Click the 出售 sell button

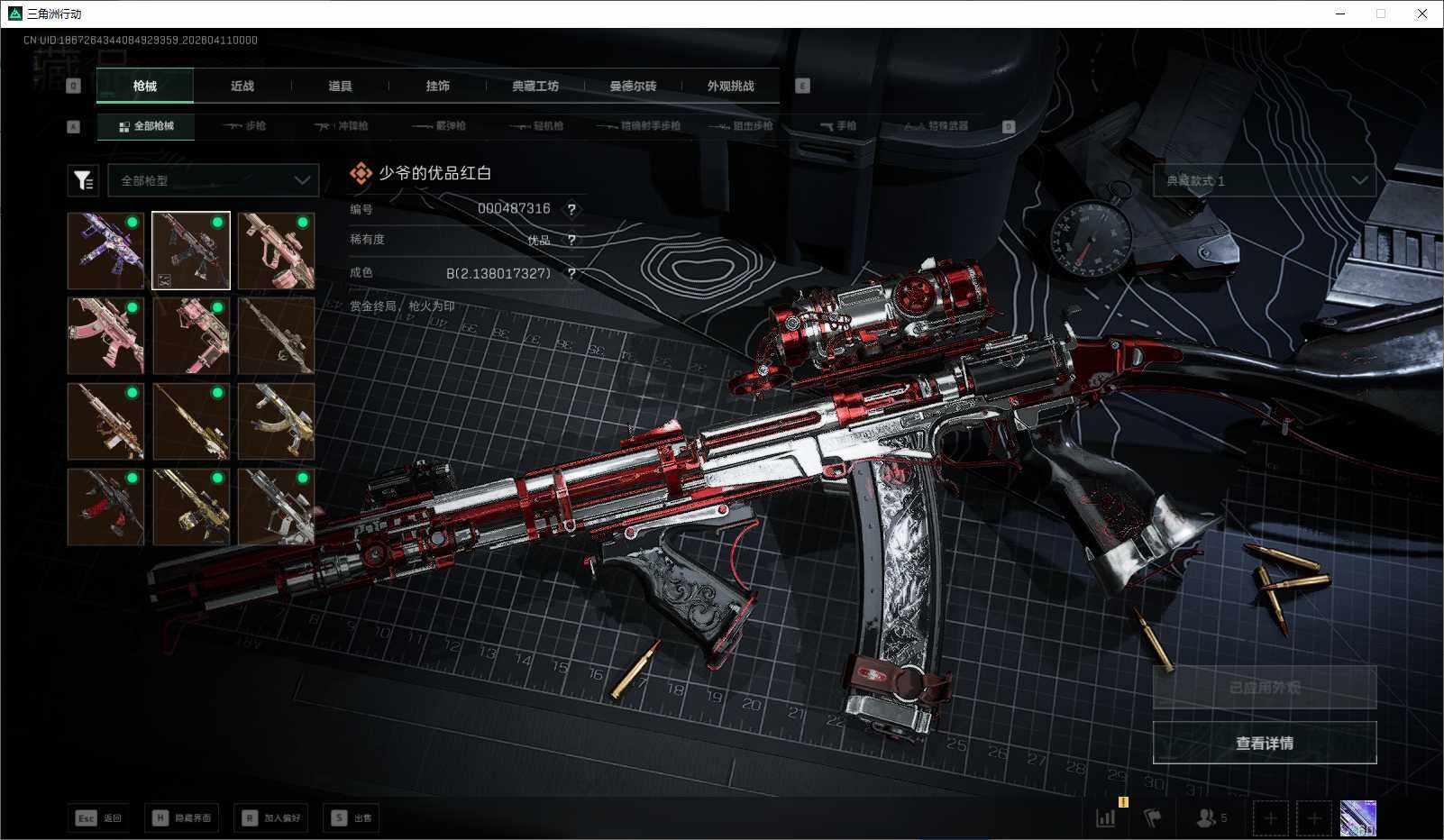352,817
